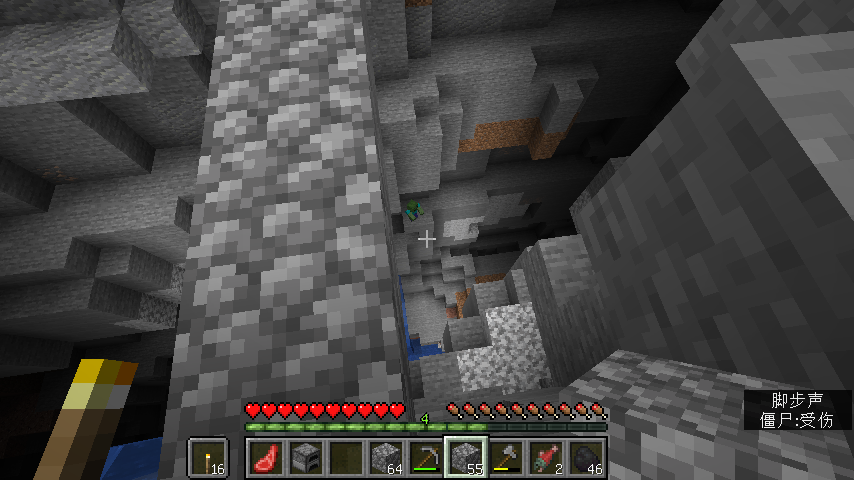Image resolution: width=854 pixels, height=480 pixels.
Task: Select the coal stack of 46
Action: [585, 459]
